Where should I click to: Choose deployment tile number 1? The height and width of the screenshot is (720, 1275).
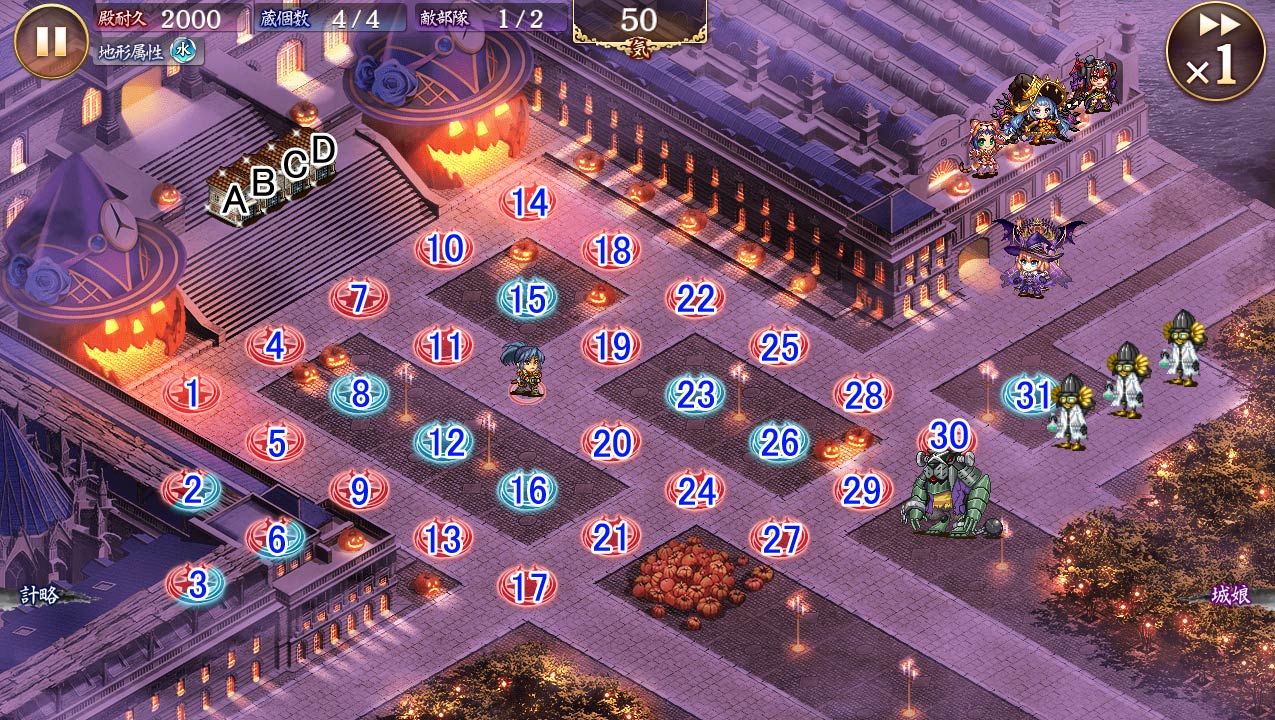pos(192,393)
